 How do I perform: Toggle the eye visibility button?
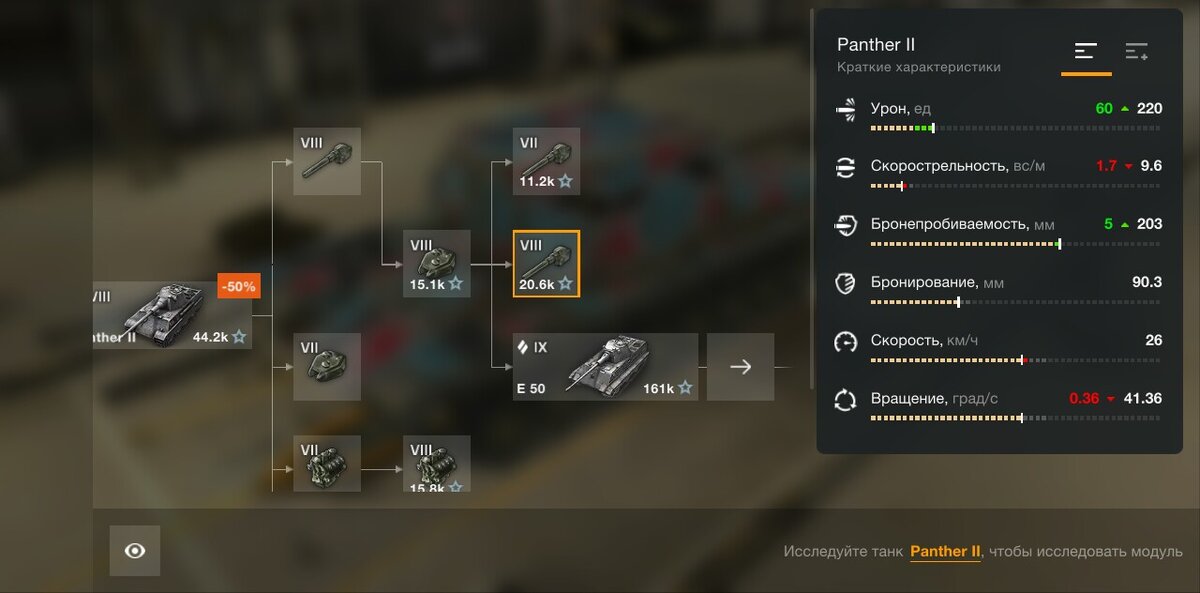coord(135,551)
